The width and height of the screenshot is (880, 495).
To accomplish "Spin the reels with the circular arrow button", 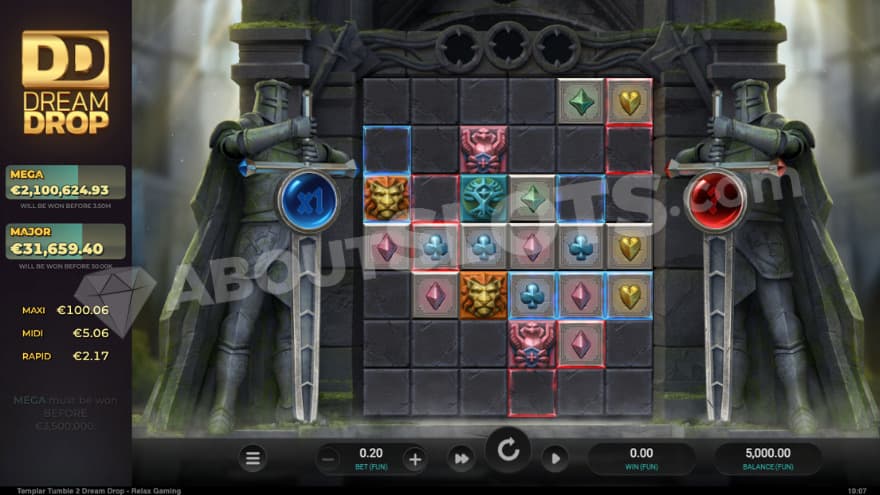I will pos(508,451).
